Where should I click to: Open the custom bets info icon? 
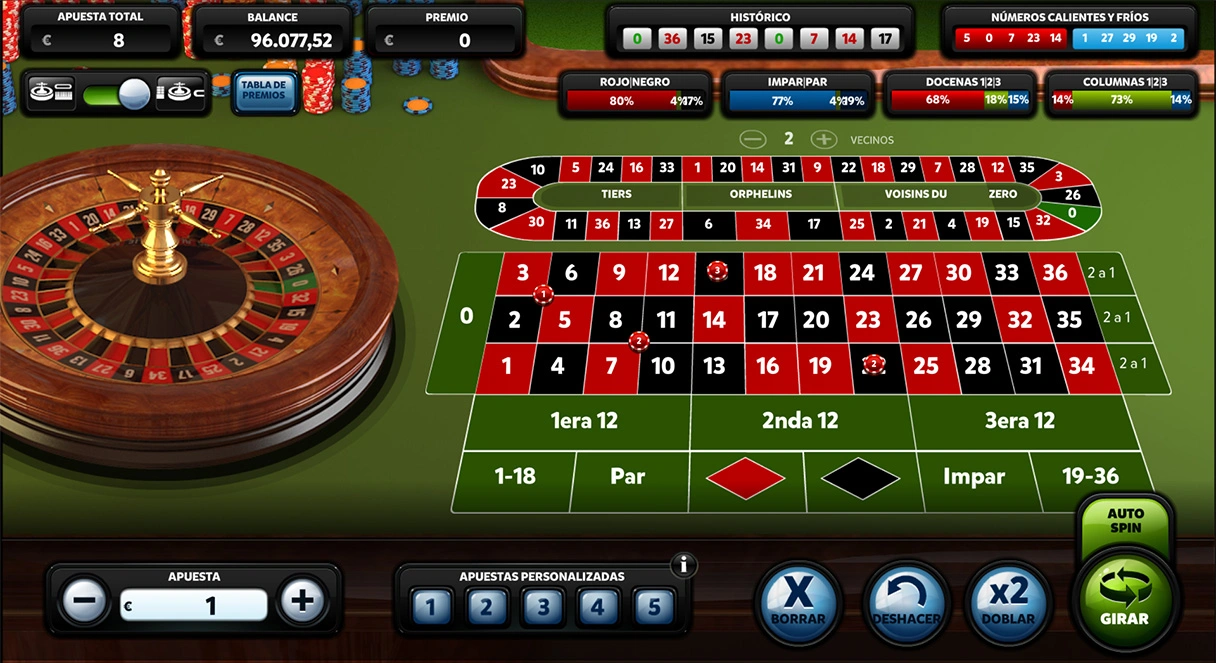[x=684, y=565]
